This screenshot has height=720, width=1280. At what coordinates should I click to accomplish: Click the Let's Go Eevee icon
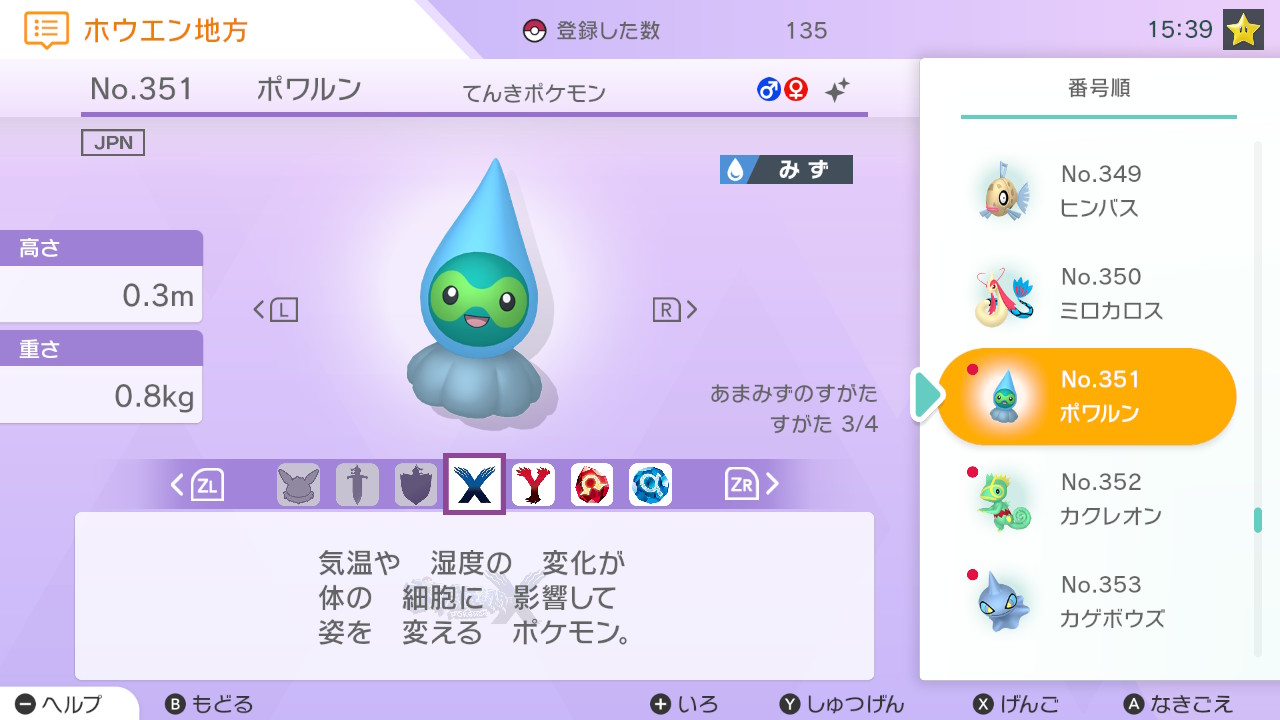[298, 485]
